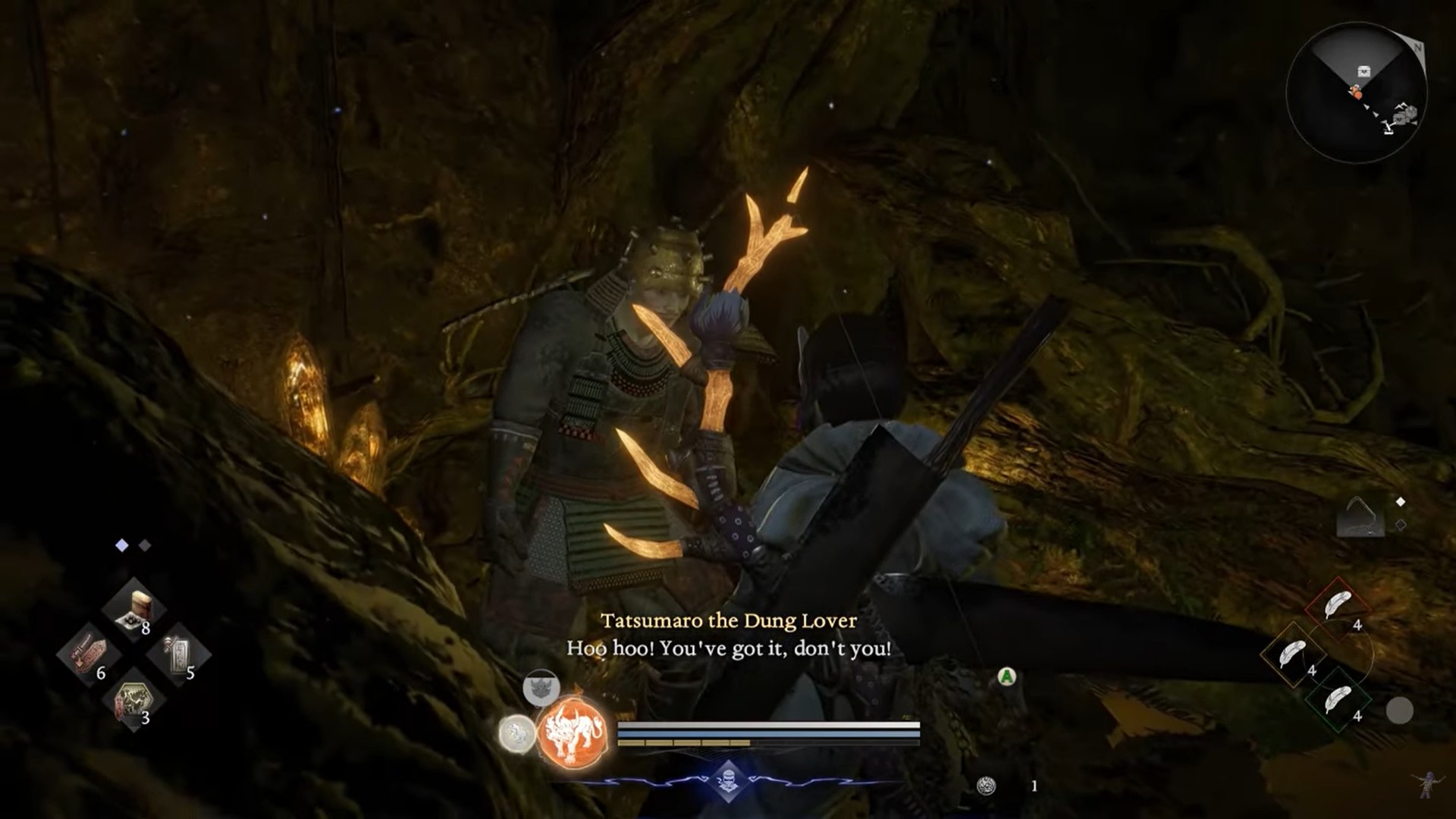The height and width of the screenshot is (819, 1456).
Task: Activate the orange guardian beast spirit icon
Action: click(x=573, y=732)
